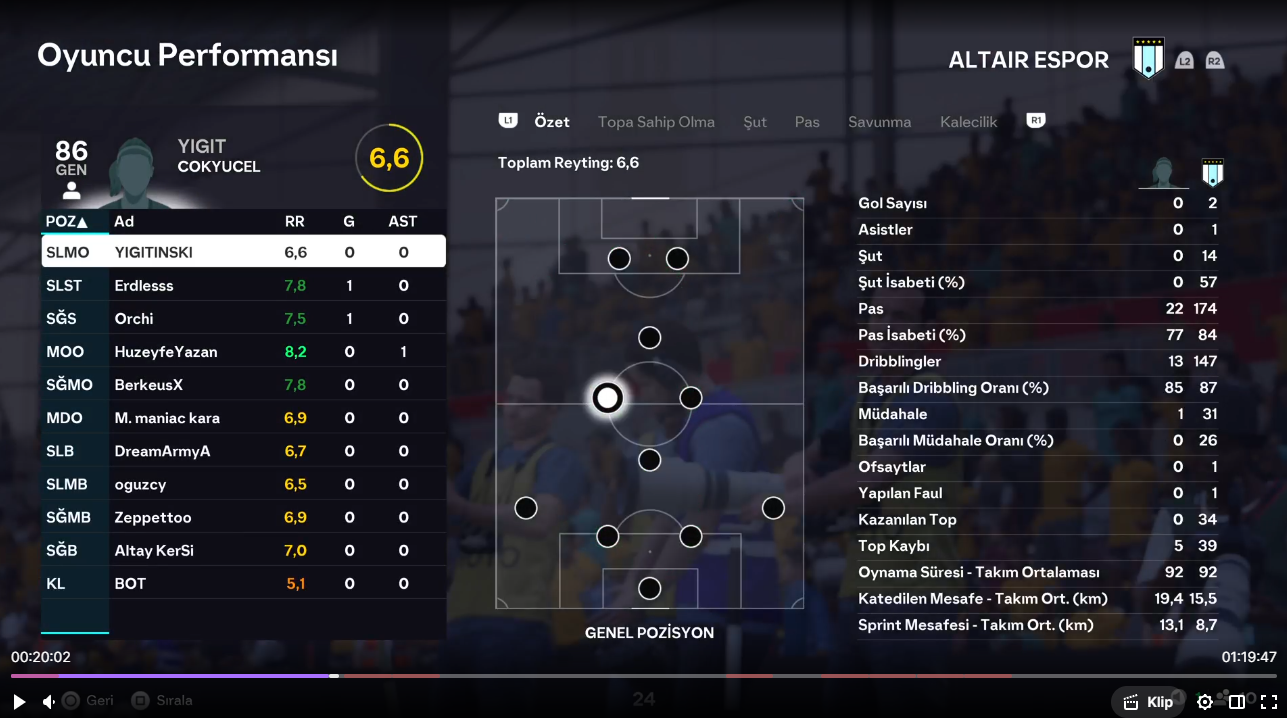Switch to the Topa Sahip Olma tab
The image size is (1287, 718).
point(656,122)
